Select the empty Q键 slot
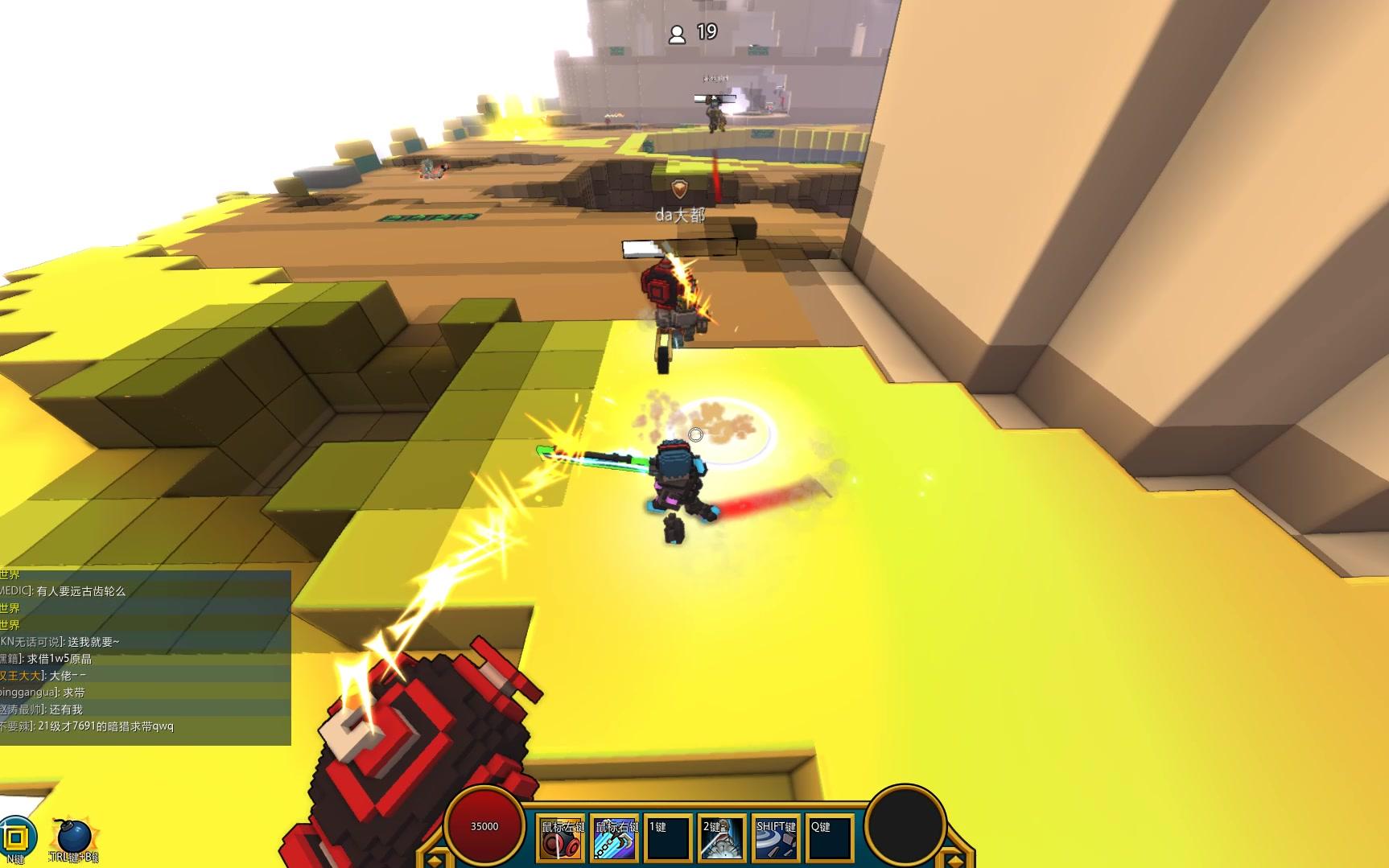Viewport: 1389px width, 868px height. coord(829,837)
